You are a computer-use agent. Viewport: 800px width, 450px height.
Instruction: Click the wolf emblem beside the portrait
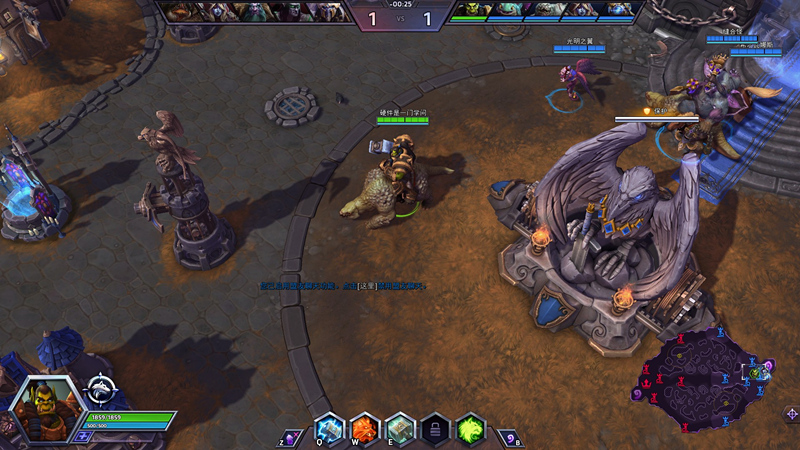100,389
